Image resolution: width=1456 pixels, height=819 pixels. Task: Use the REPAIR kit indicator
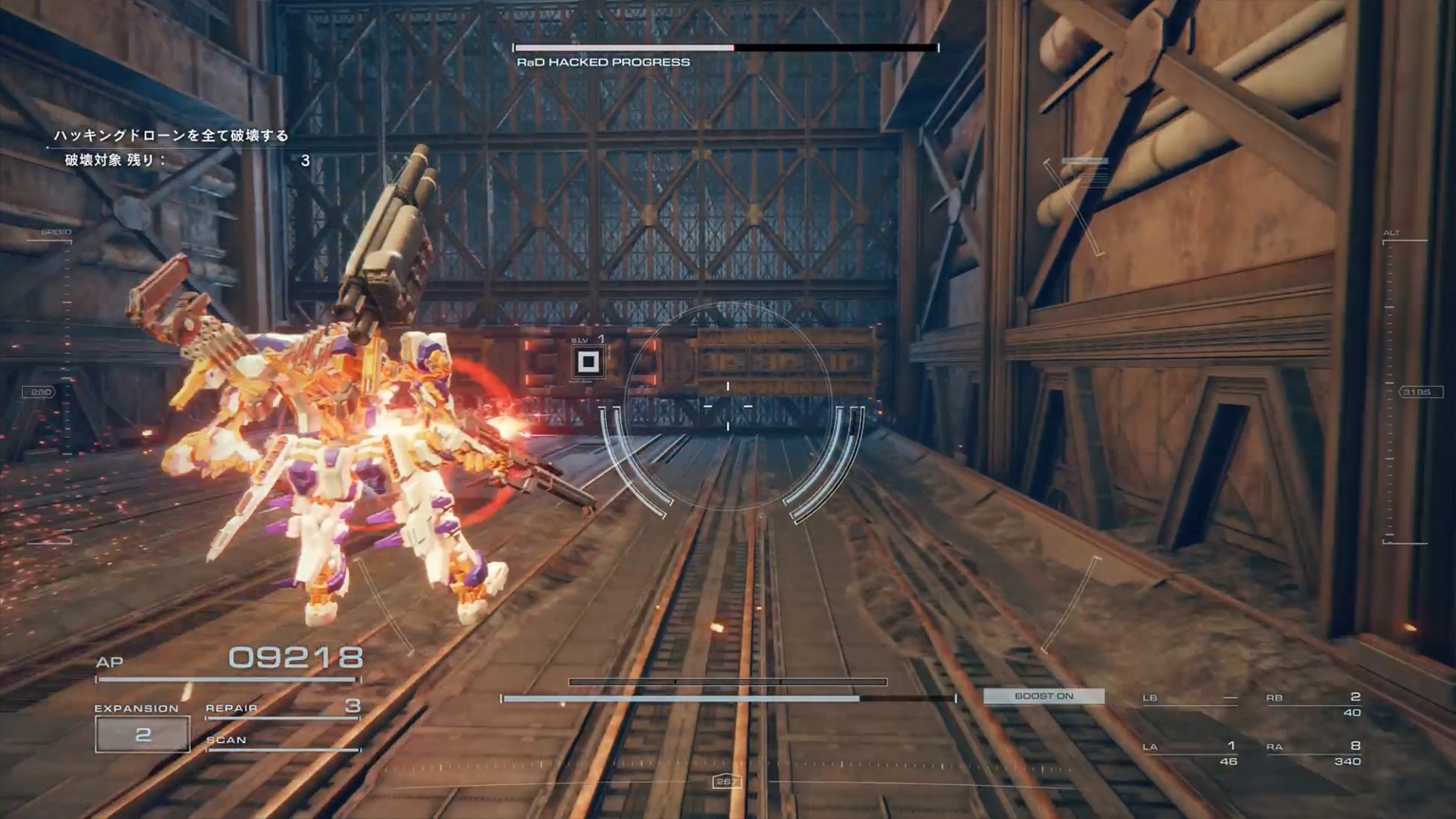(x=282, y=708)
